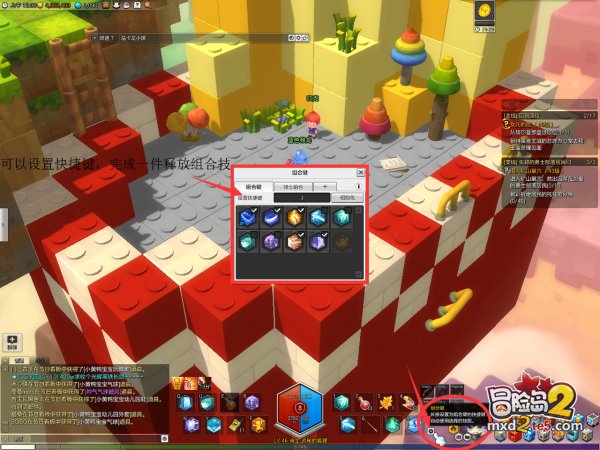The image size is (600, 450).
Task: Click the shortcut key field showing J
Action: pyautogui.click(x=302, y=197)
